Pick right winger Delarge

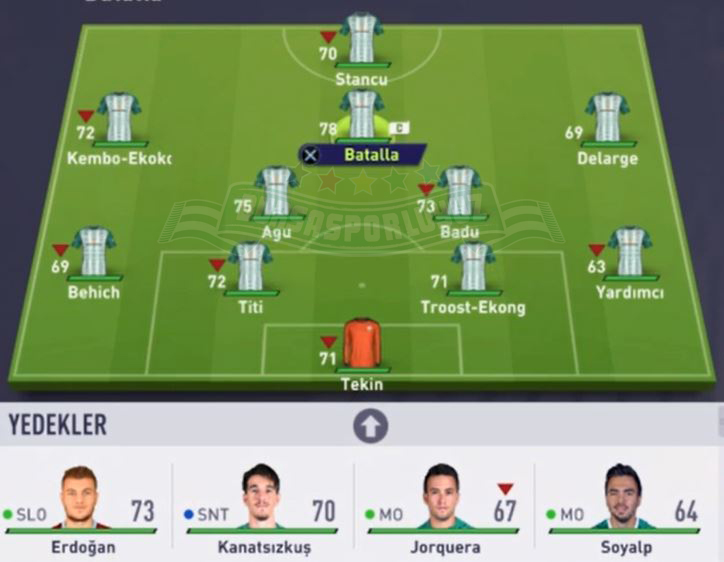pos(607,120)
